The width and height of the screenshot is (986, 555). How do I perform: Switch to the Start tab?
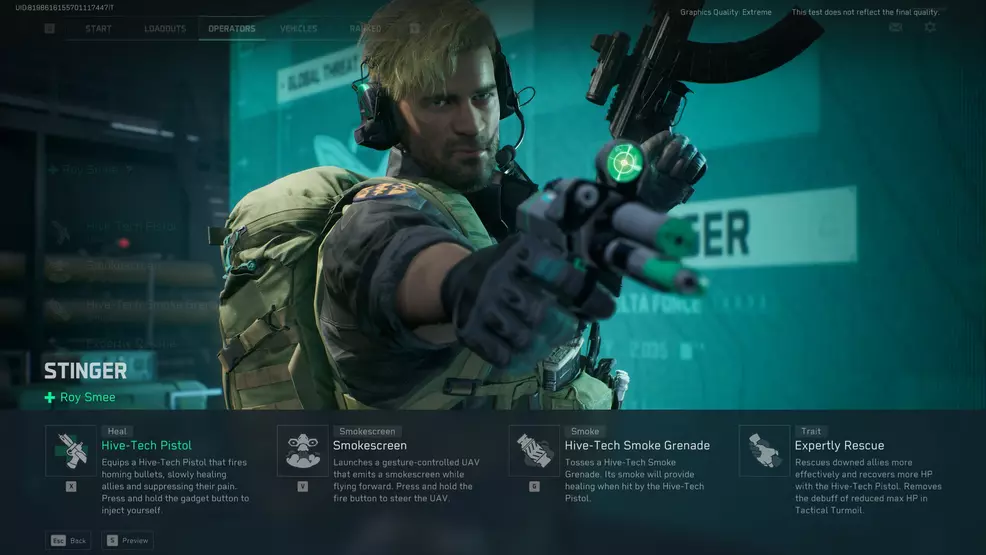coord(98,28)
